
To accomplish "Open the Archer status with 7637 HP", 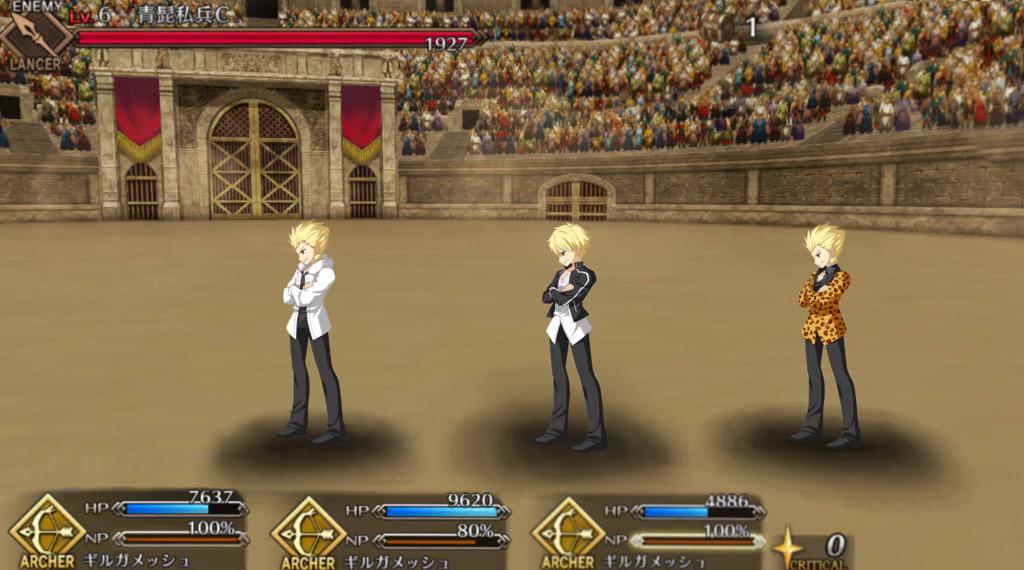I will pos(47,526).
